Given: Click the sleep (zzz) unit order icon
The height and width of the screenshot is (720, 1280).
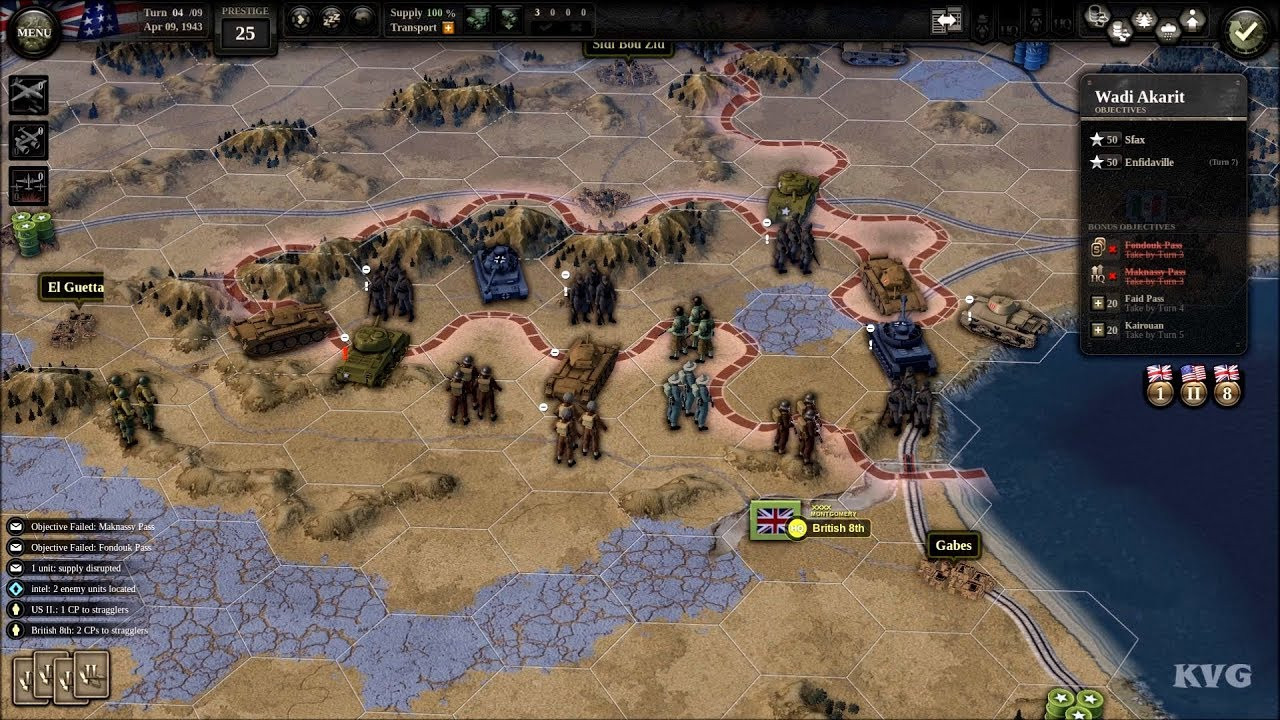Looking at the screenshot, I should pyautogui.click(x=331, y=18).
